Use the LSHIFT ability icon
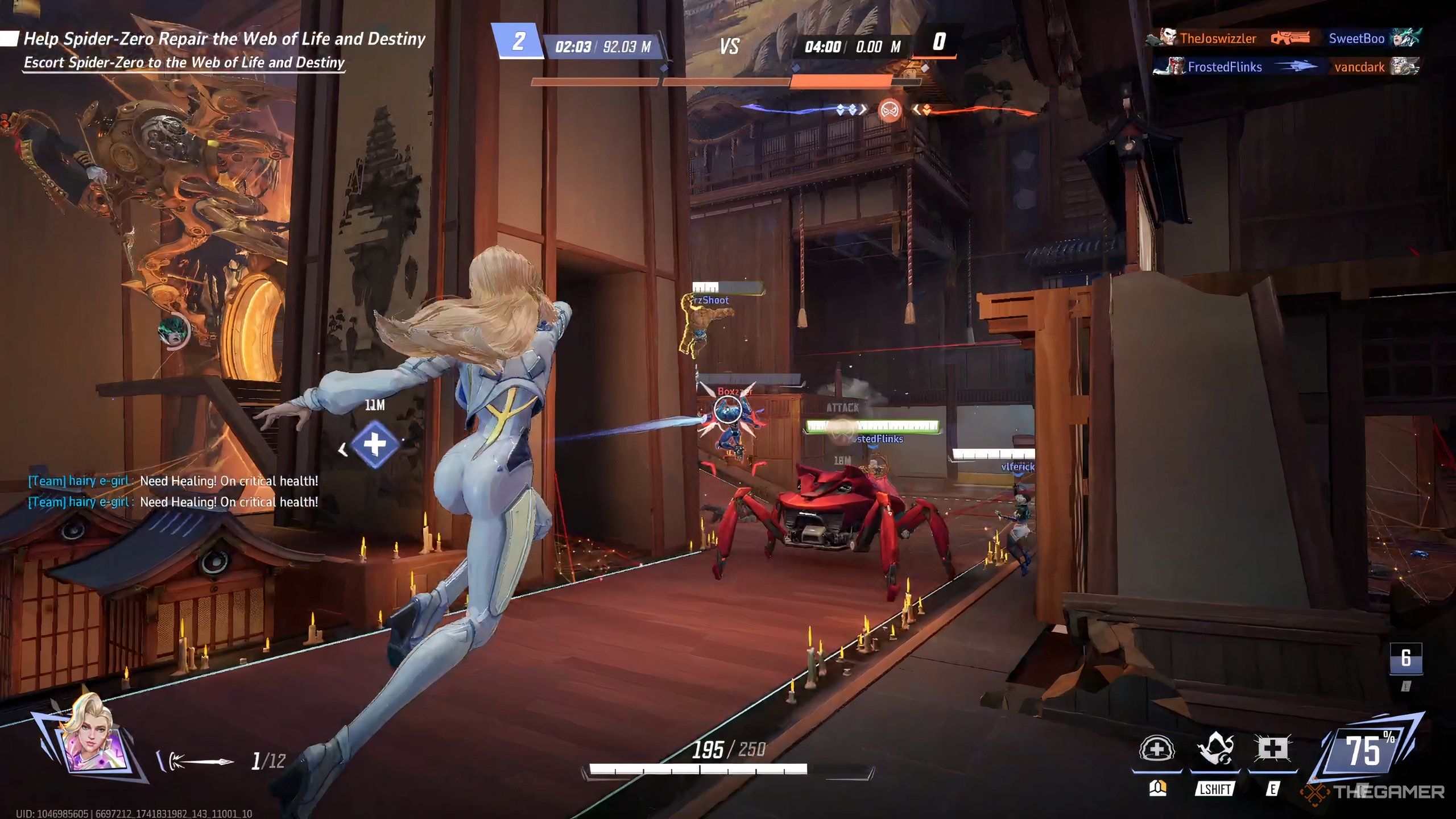1456x819 pixels. pos(1215,750)
